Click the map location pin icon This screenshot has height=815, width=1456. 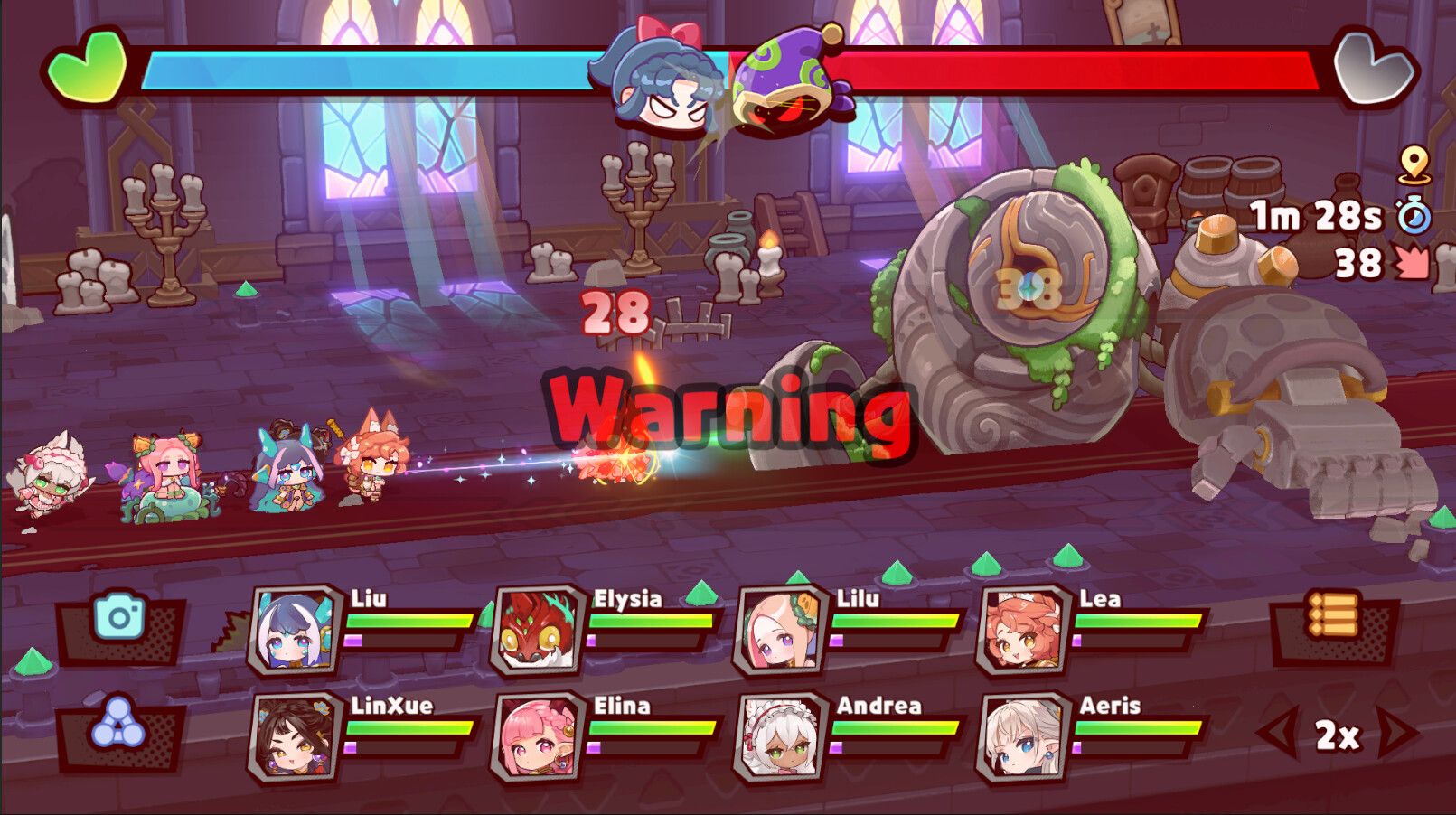[x=1414, y=167]
